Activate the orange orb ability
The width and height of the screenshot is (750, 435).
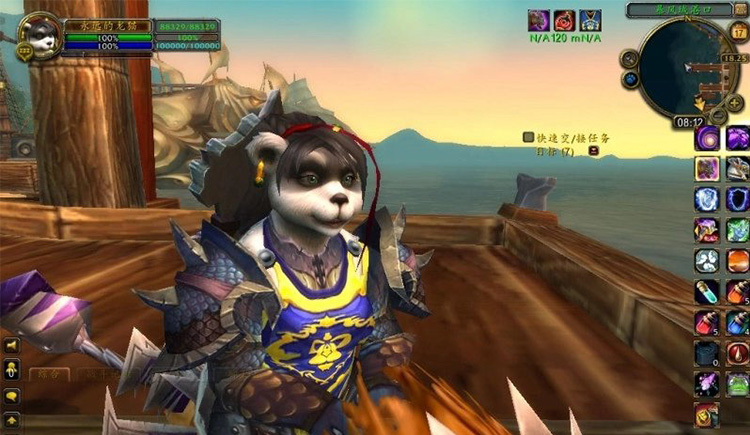[738, 261]
